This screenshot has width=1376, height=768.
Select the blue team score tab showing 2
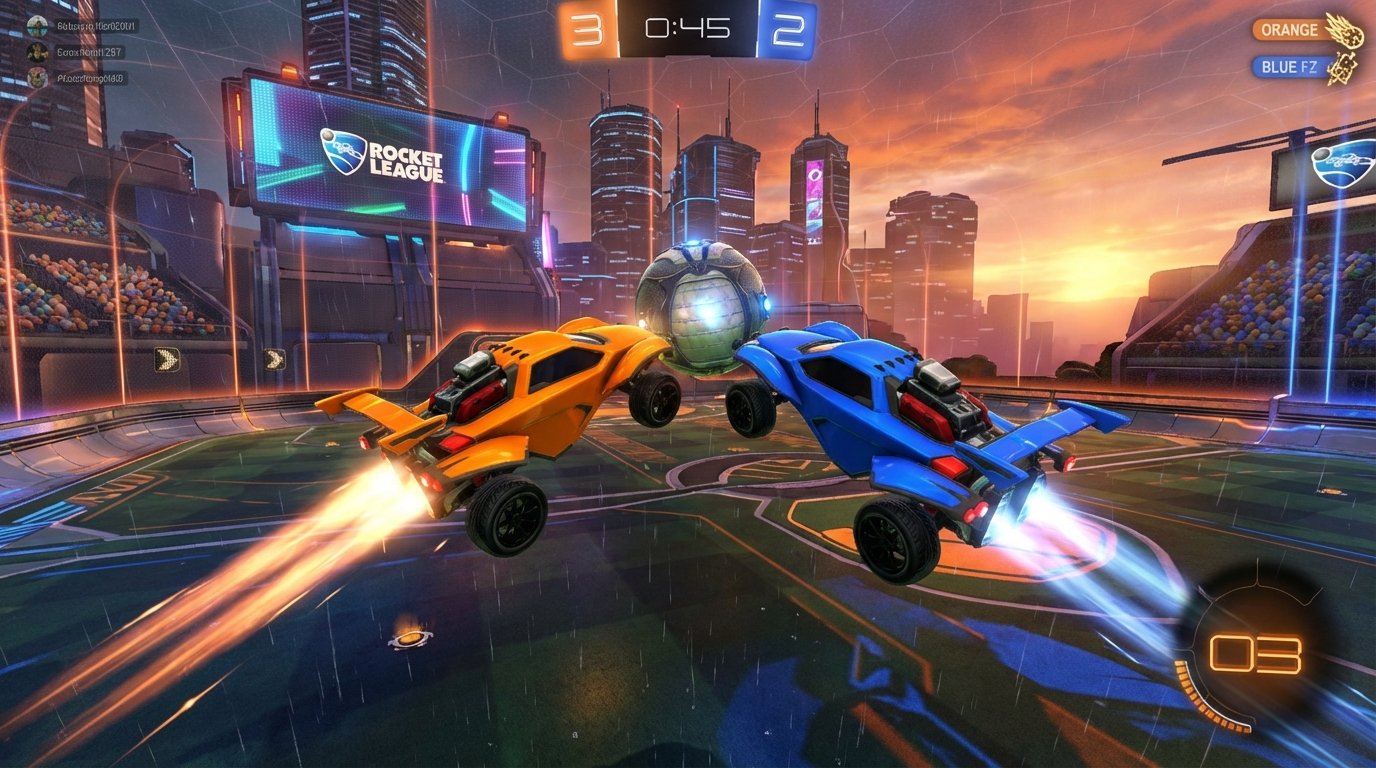[788, 29]
